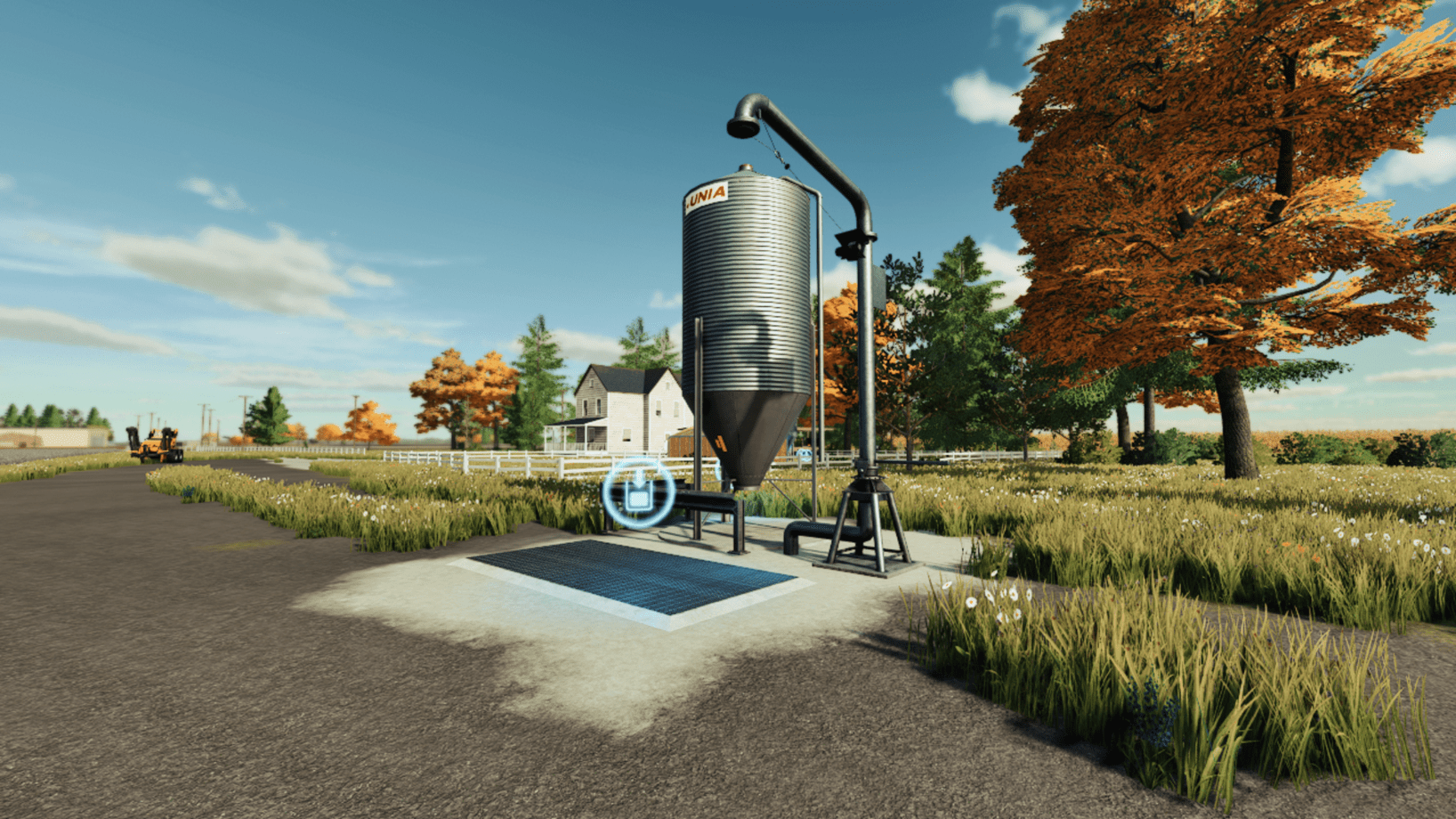Image resolution: width=1456 pixels, height=819 pixels.
Task: Click the small blue marker behind the hopper
Action: pos(804,454)
